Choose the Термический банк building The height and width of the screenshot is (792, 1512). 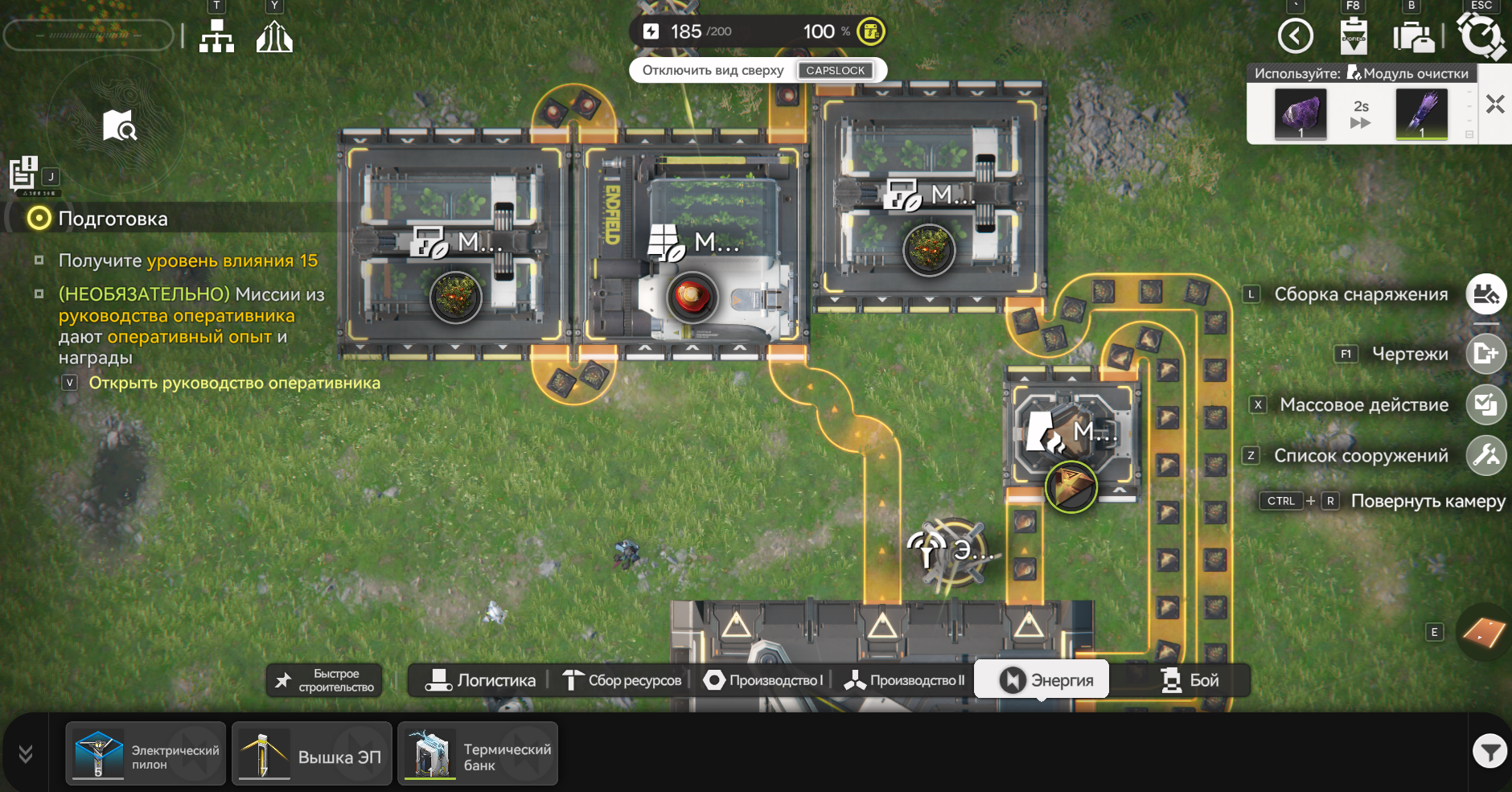click(x=478, y=754)
